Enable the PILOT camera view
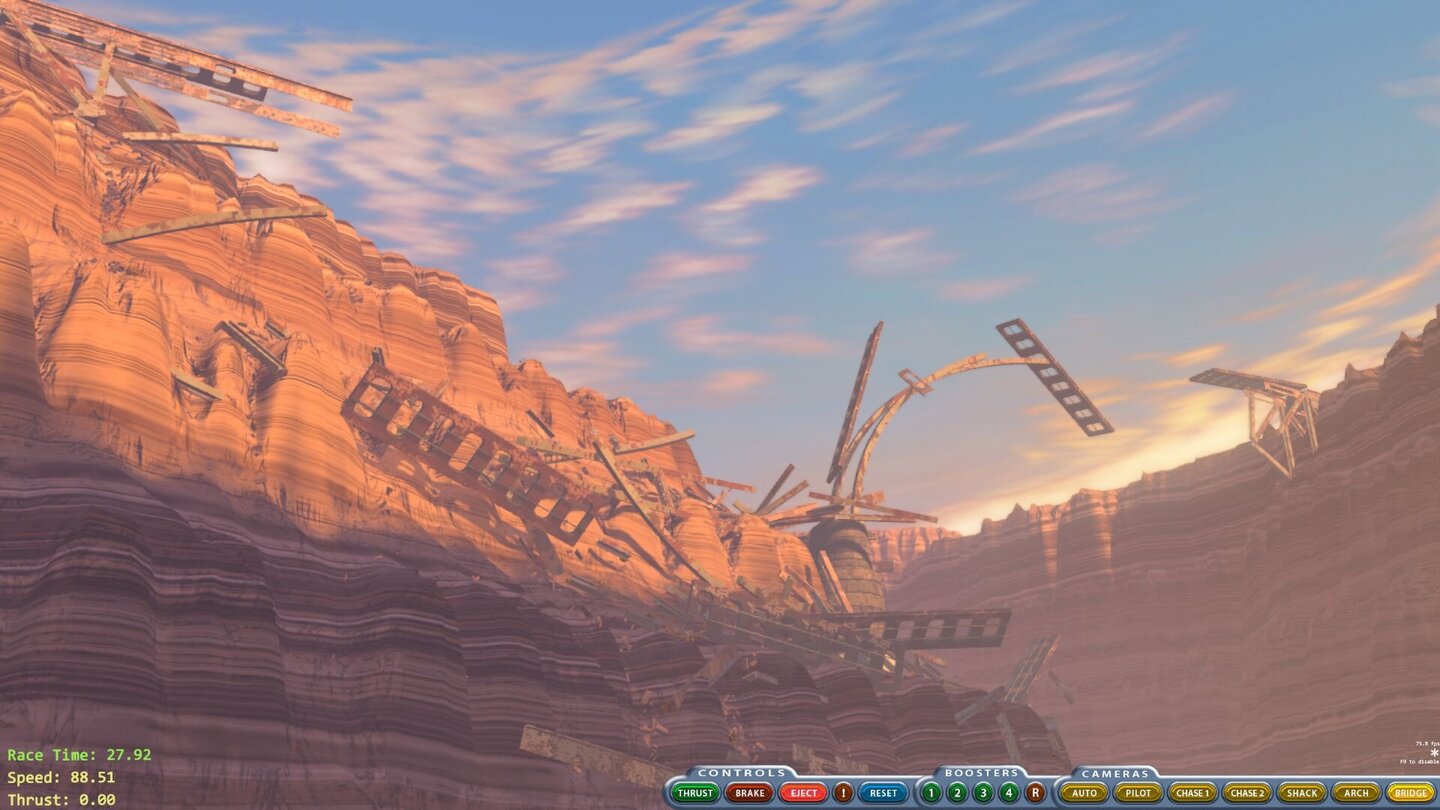Screen dimensions: 1440x810 tap(1137, 792)
